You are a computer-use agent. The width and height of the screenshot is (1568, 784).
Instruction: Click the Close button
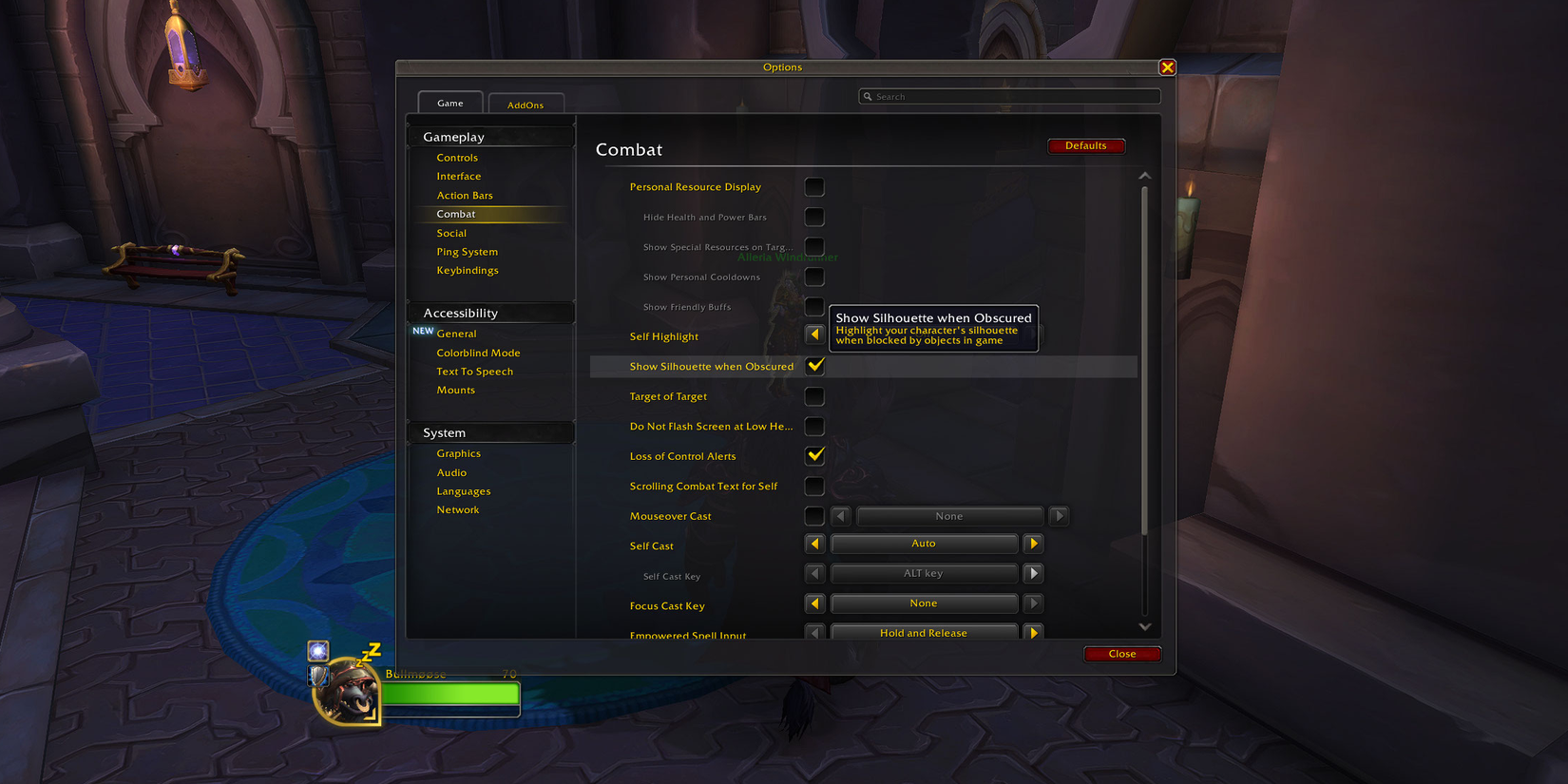pos(1122,654)
